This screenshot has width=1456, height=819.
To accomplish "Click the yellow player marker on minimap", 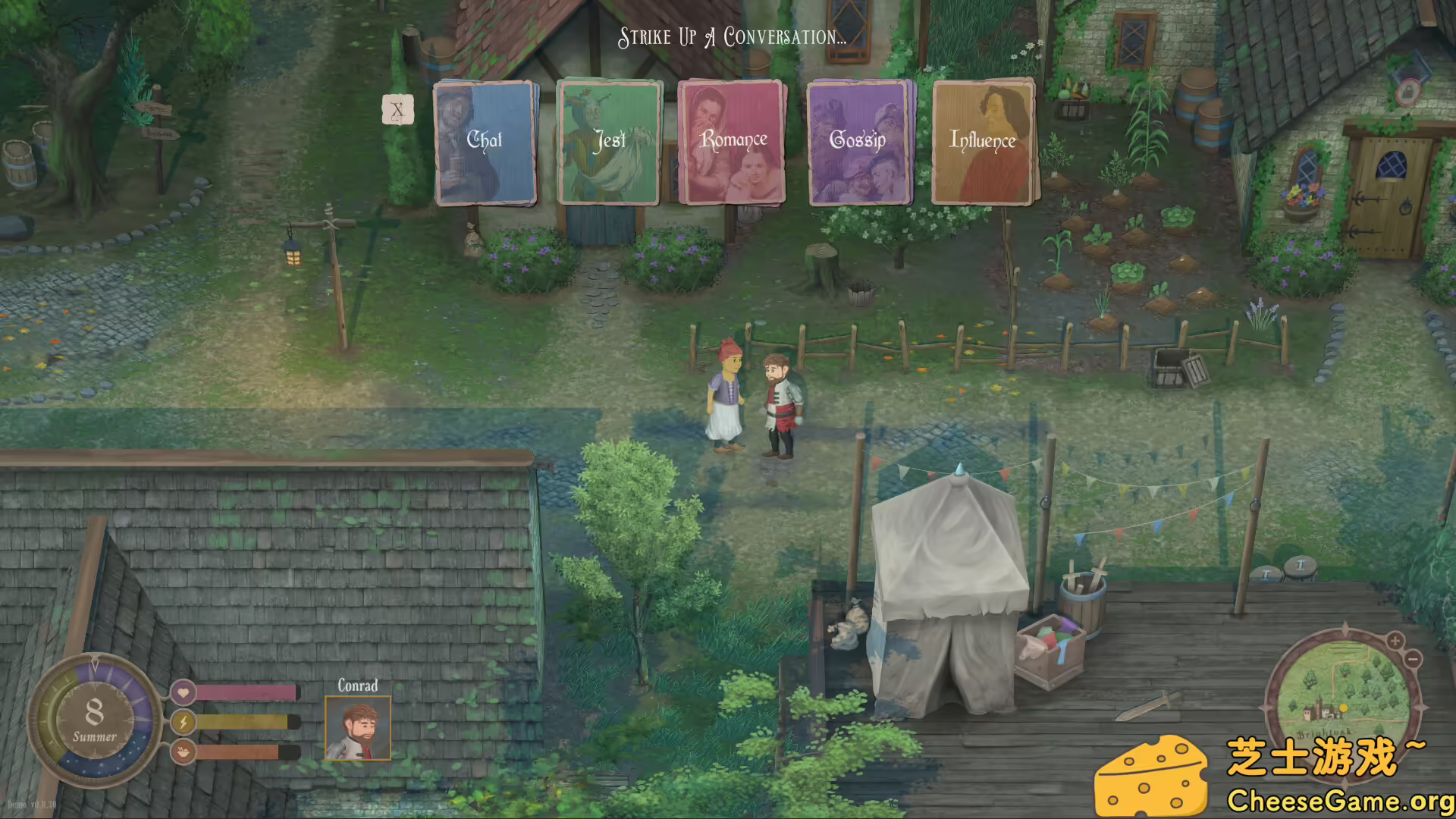I will point(1343,708).
